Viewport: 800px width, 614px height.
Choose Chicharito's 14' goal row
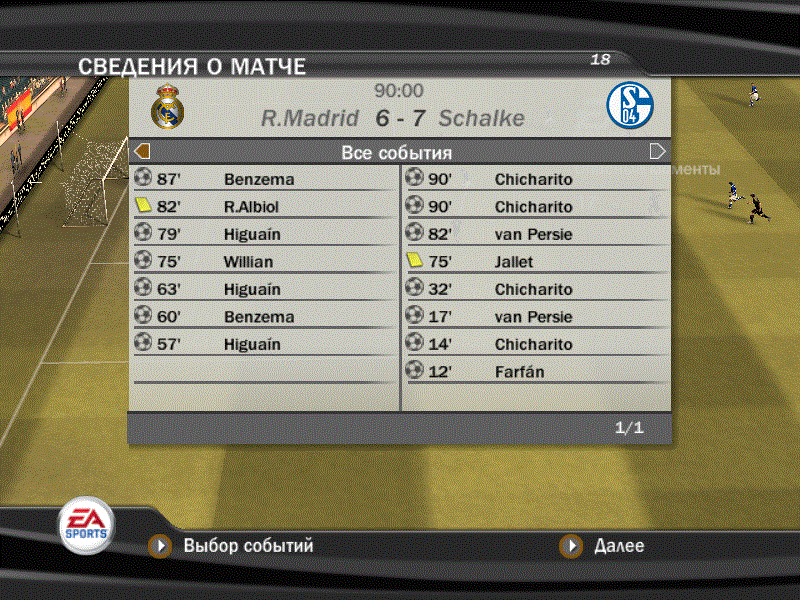point(535,345)
